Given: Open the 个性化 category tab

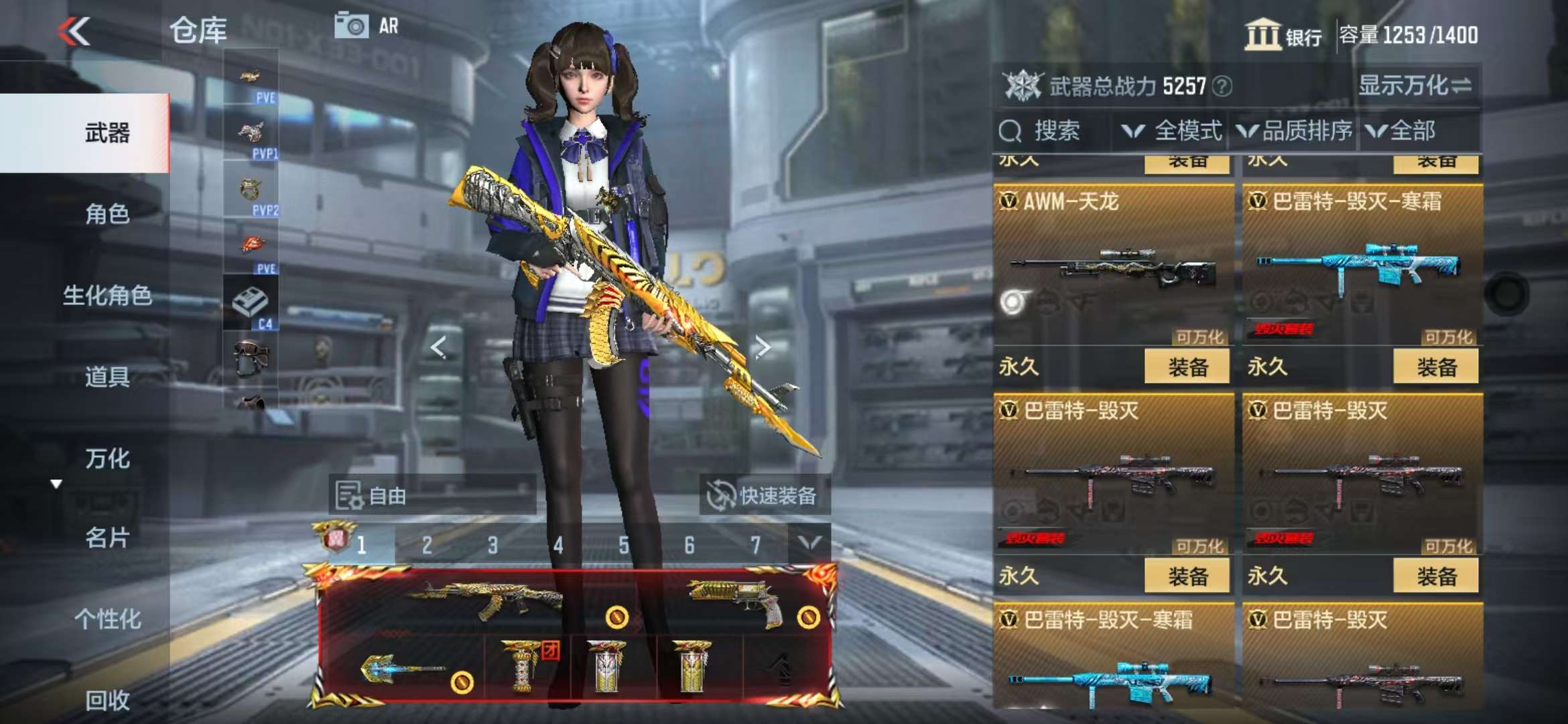Looking at the screenshot, I should 107,619.
